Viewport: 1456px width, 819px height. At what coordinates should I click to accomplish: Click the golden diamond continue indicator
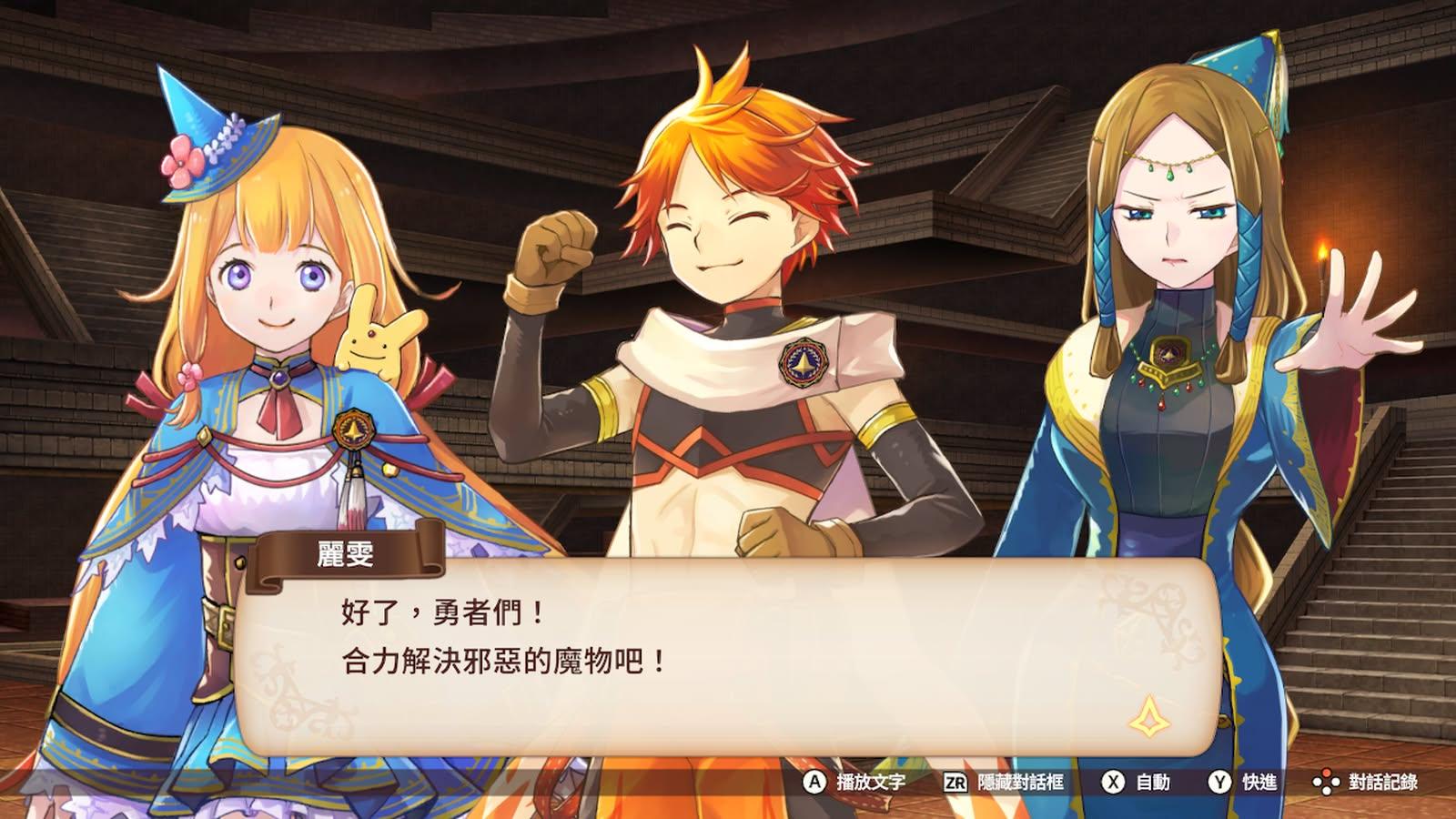[1149, 718]
